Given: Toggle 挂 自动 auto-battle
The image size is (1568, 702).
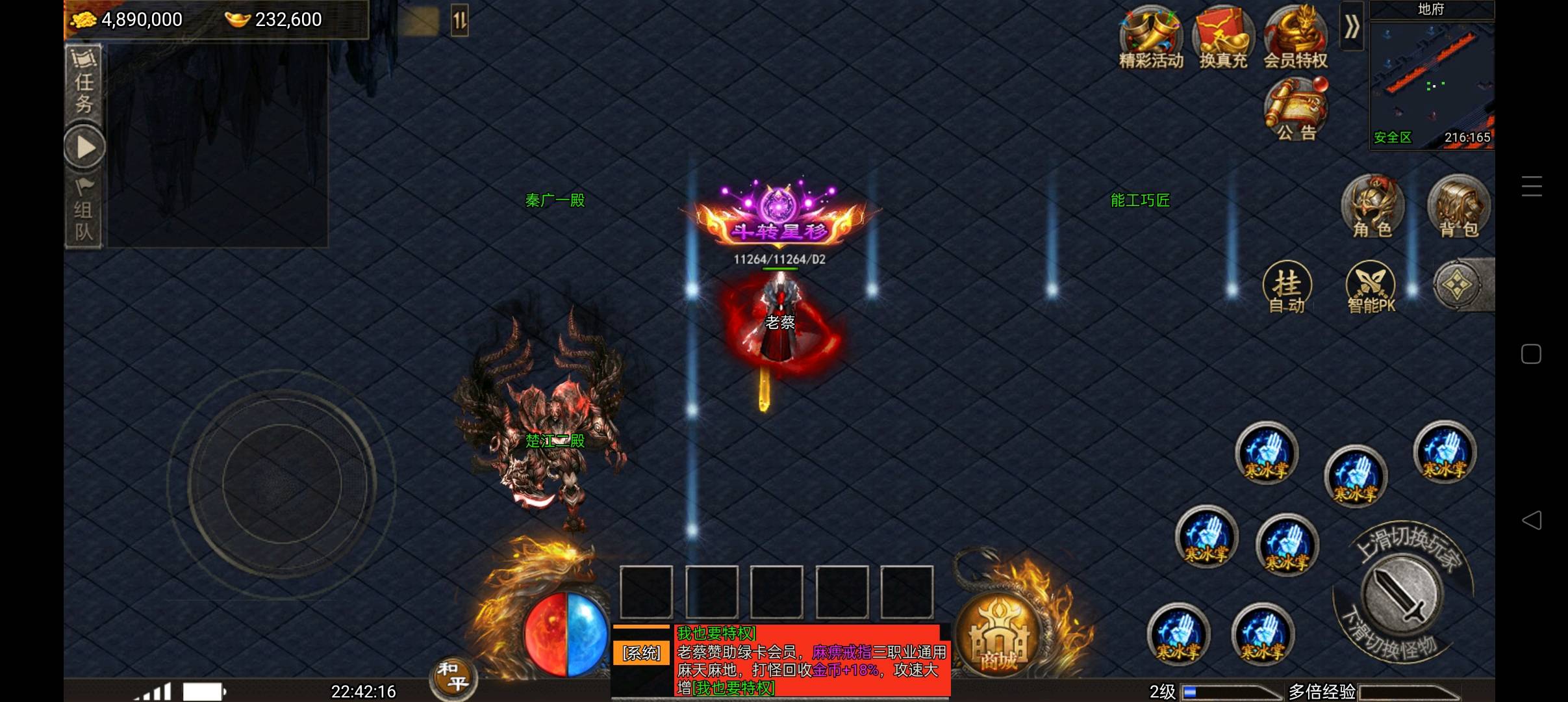Looking at the screenshot, I should click(x=1287, y=287).
